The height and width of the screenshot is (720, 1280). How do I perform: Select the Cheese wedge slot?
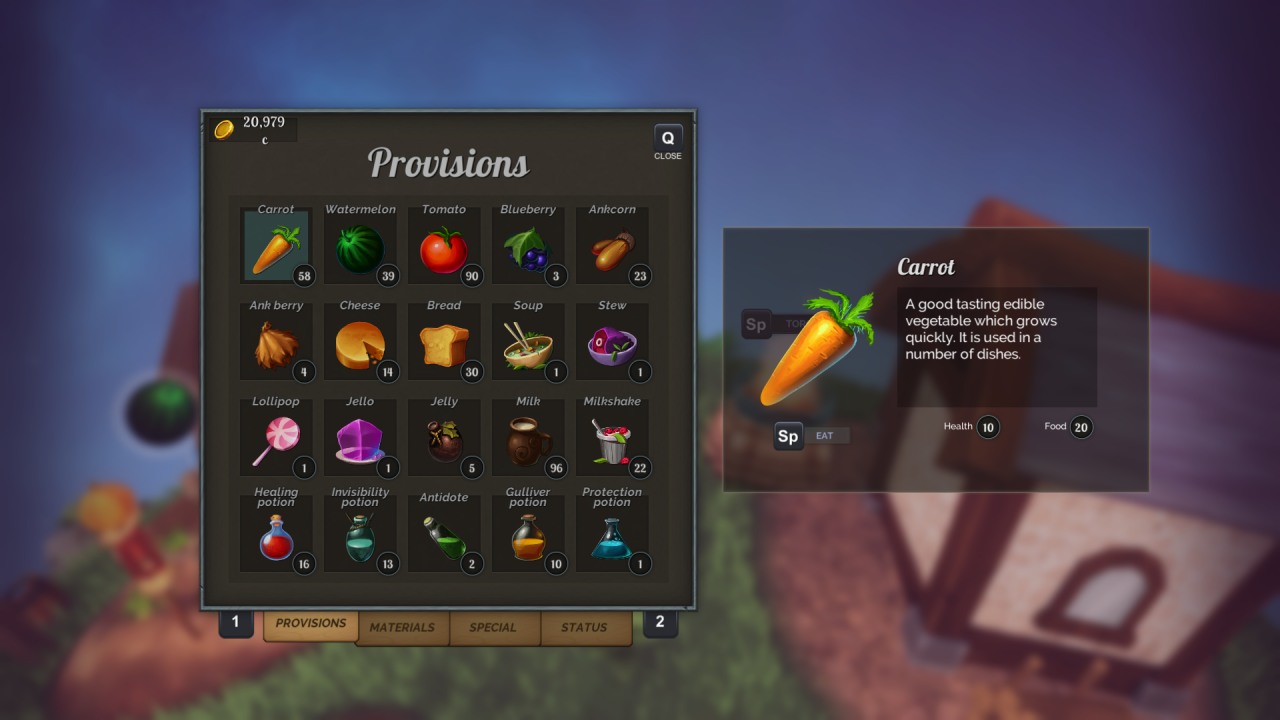(359, 344)
